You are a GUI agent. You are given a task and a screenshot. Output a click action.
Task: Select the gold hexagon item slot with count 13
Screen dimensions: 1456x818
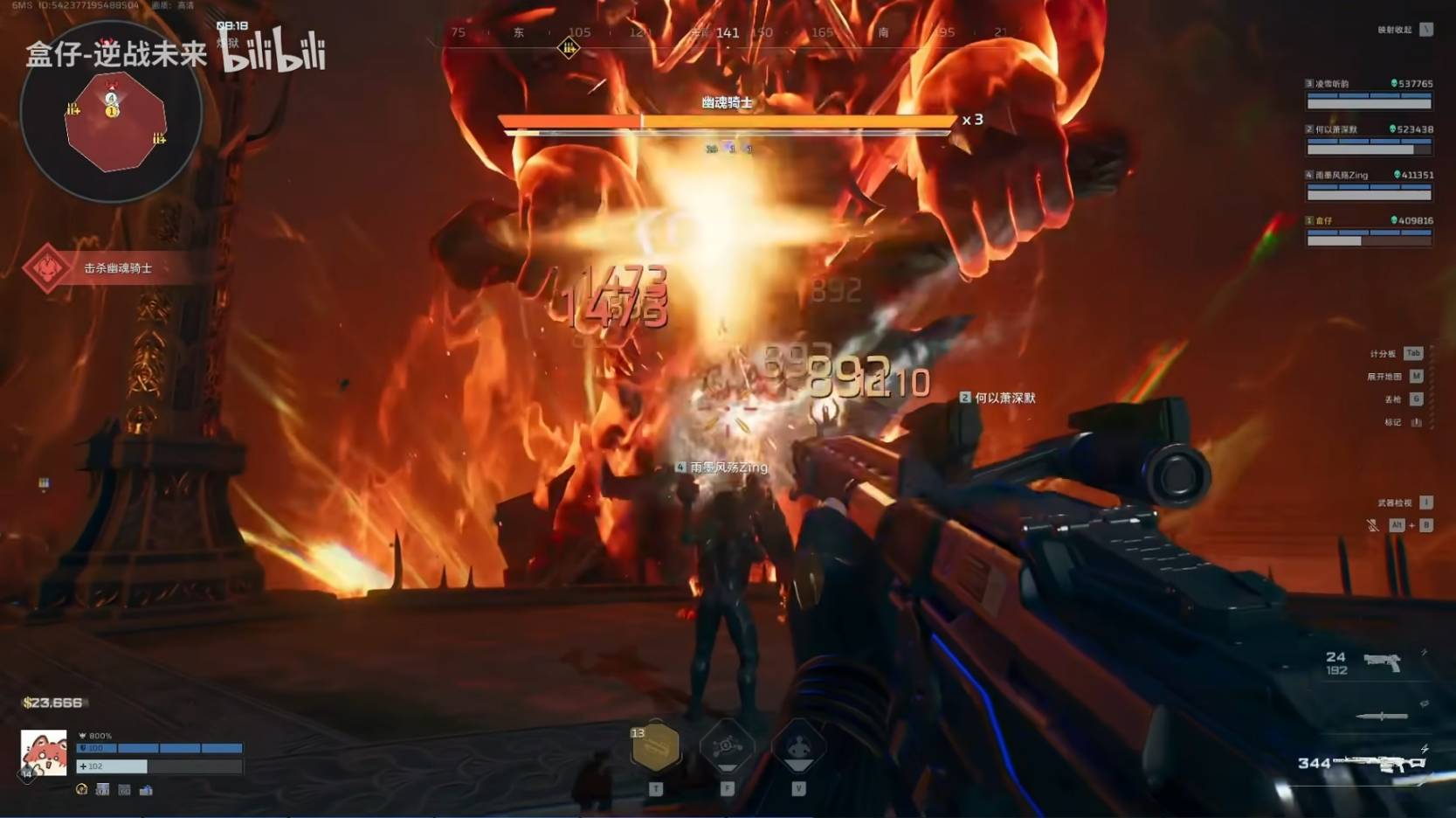click(x=655, y=748)
